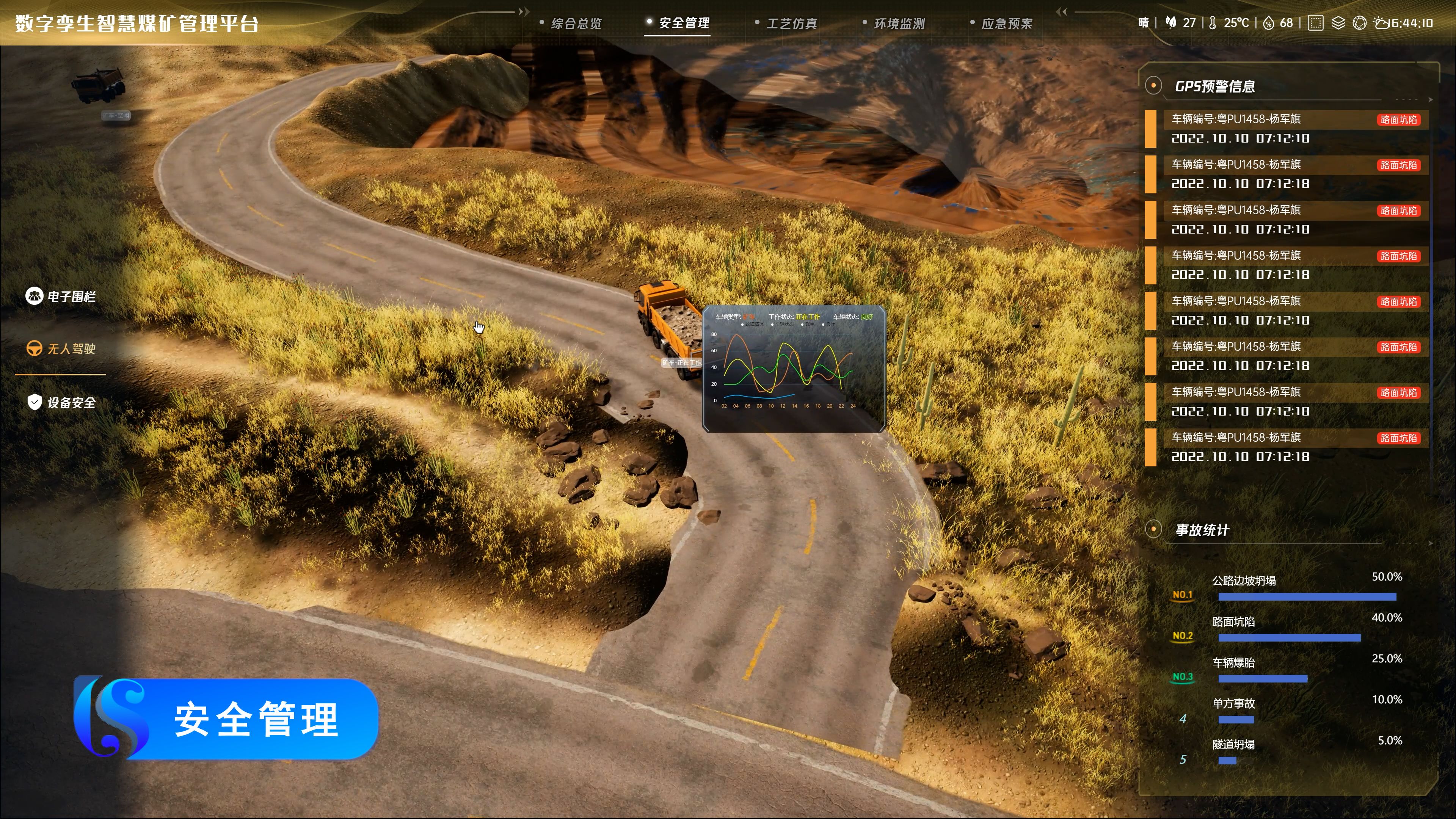Screen dimensions: 1456x819
Task: Click the truck status chart popup
Action: 794,369
